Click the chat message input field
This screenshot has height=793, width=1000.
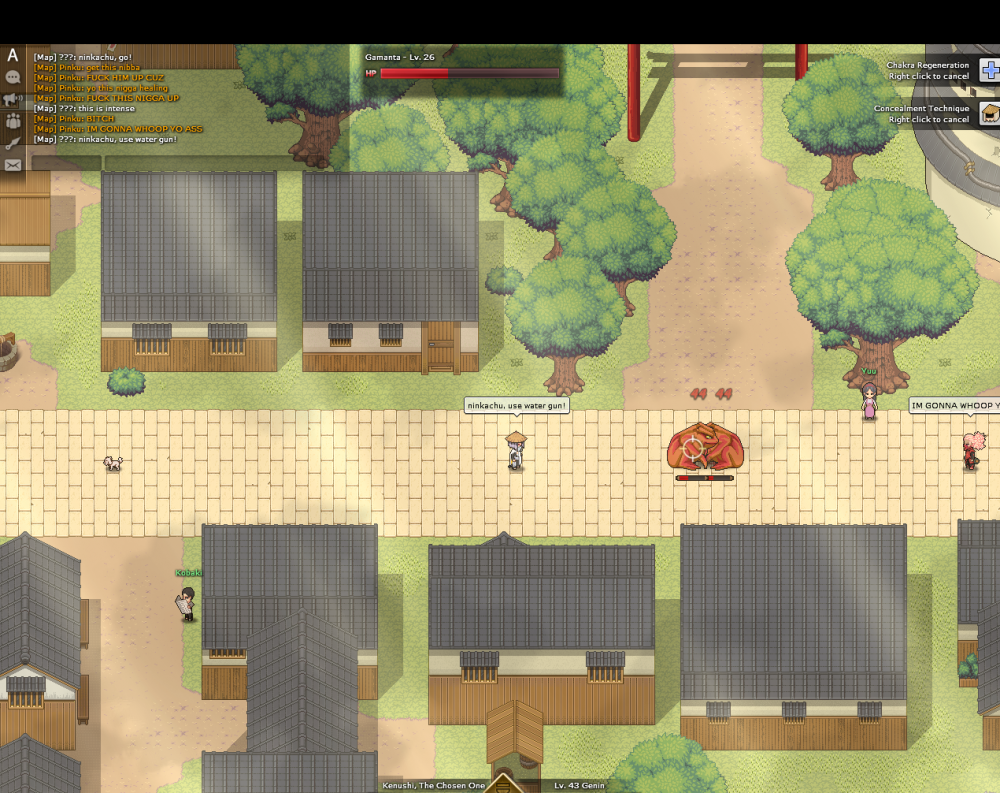[225, 163]
